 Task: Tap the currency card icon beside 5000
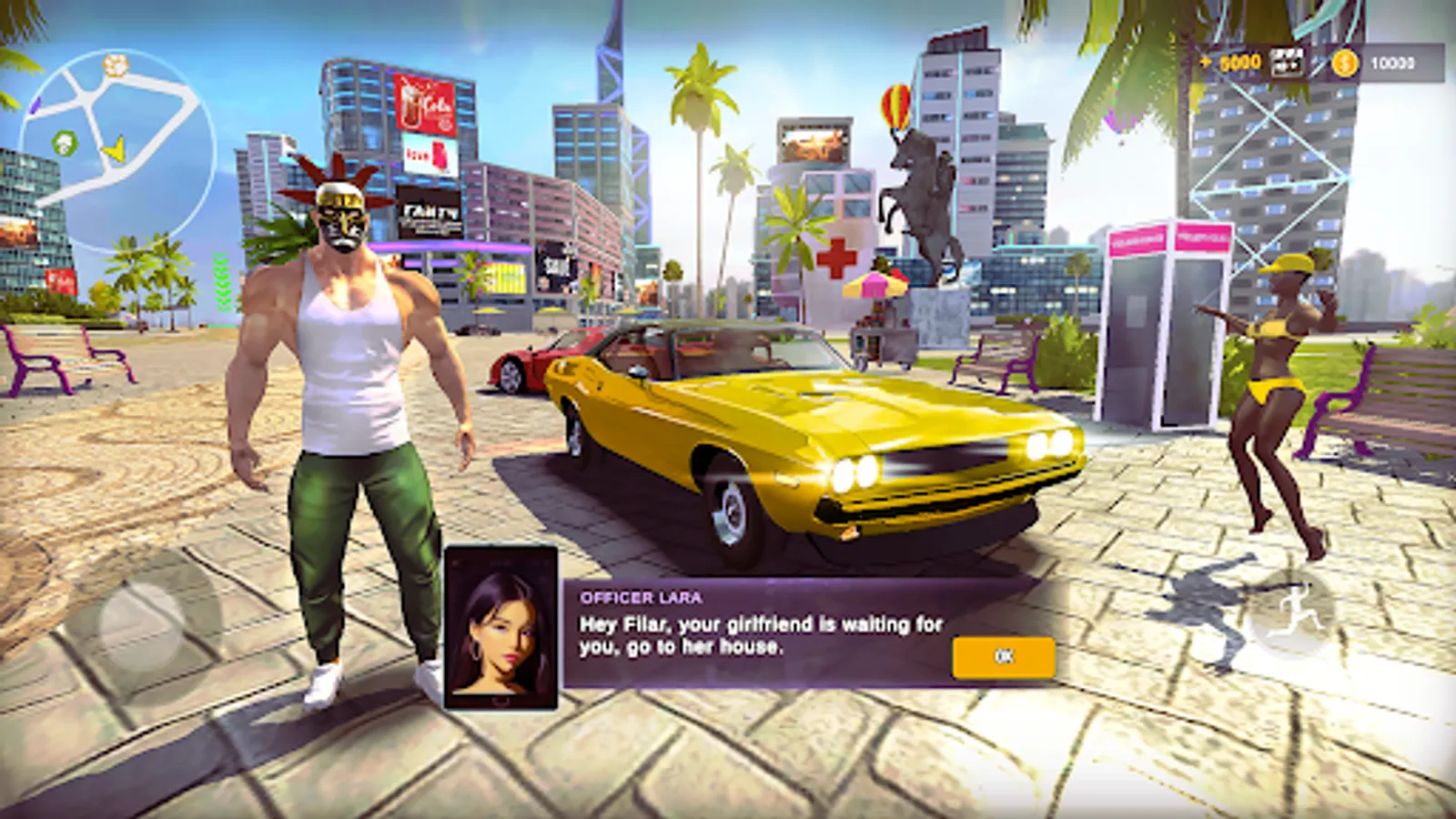pos(1287,64)
